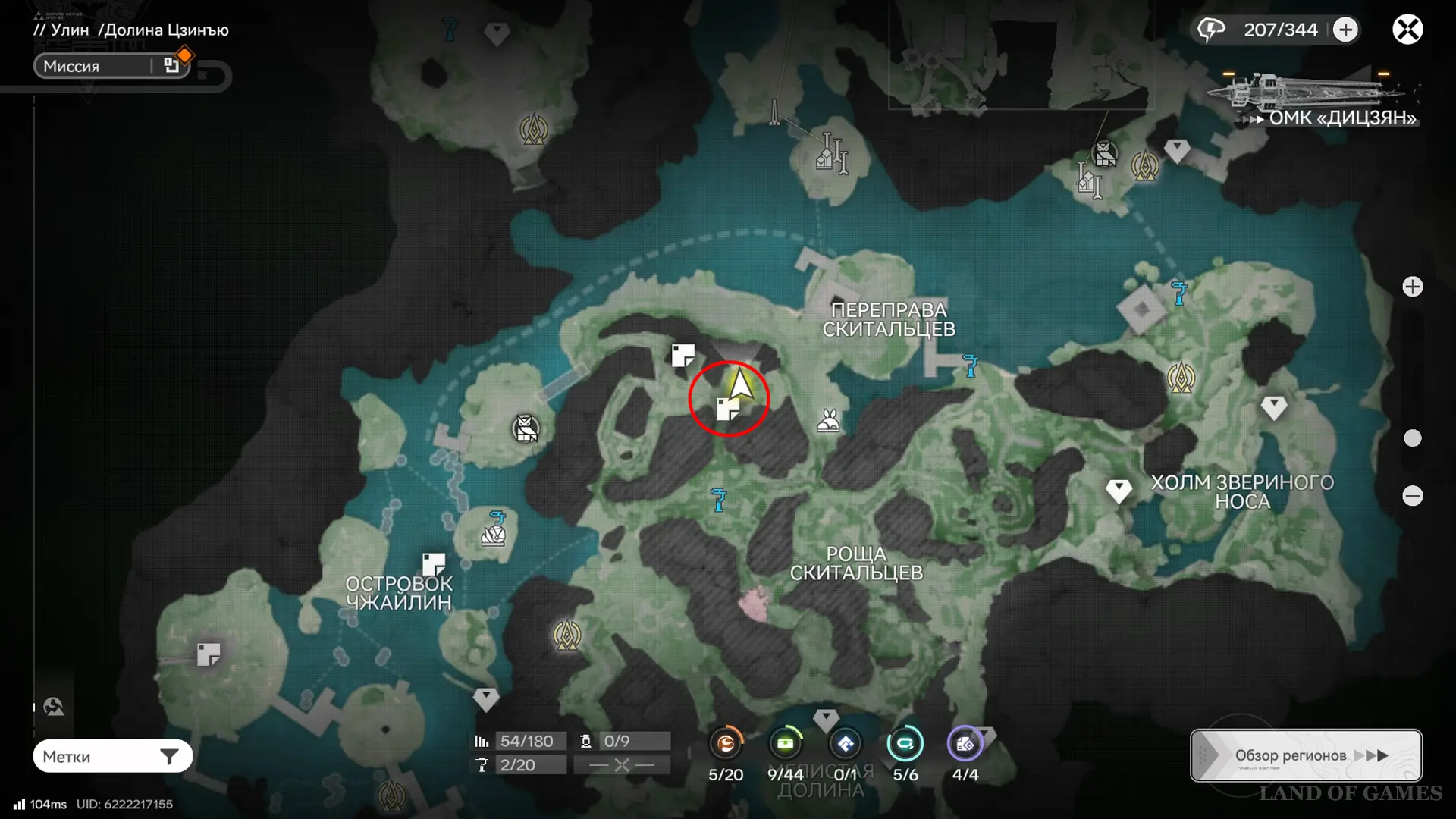1456x819 pixels.
Task: Click the rabbit marker on the map
Action: pyautogui.click(x=828, y=421)
